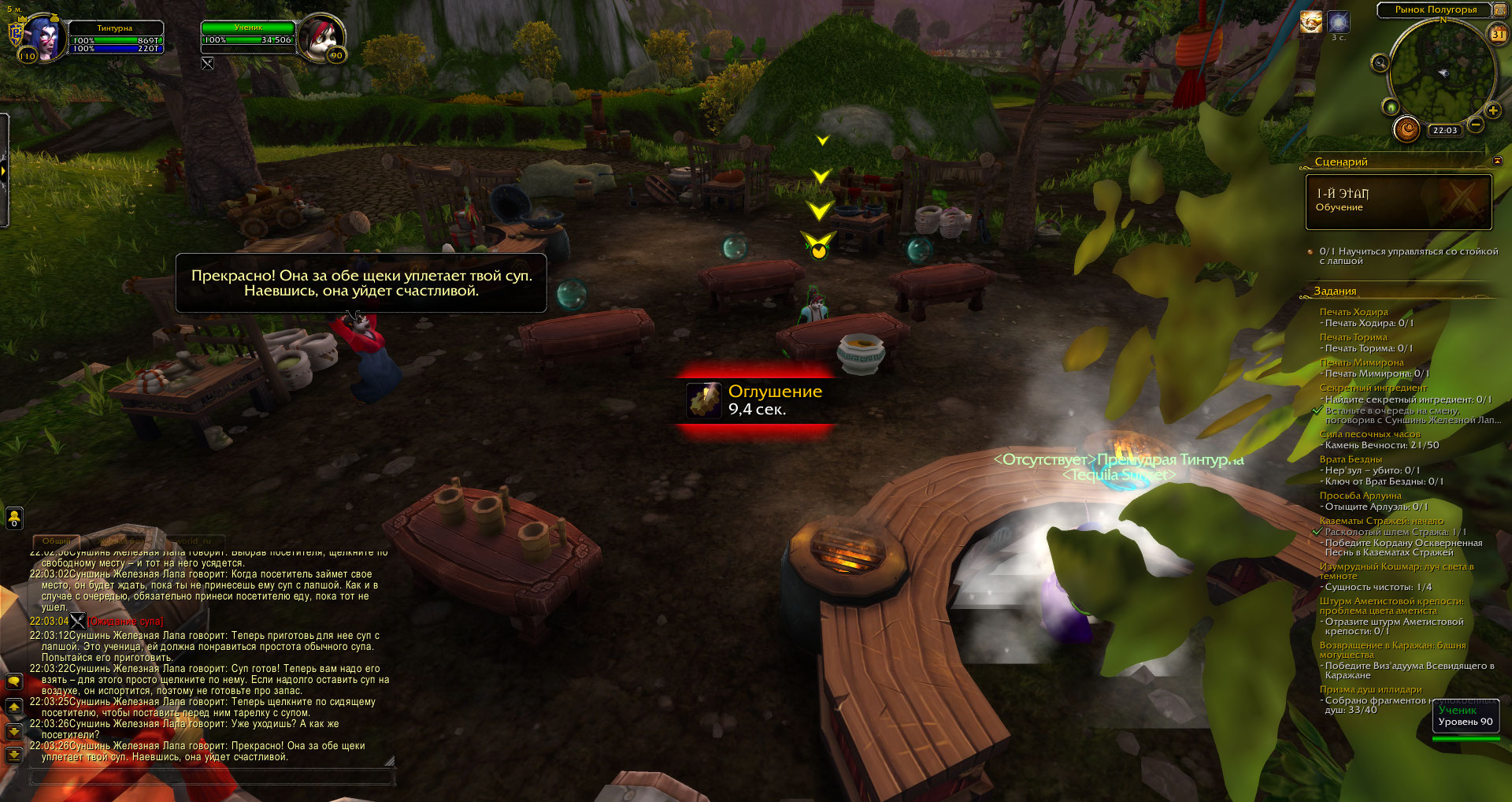Select the Ученик target portrait

pos(322,37)
